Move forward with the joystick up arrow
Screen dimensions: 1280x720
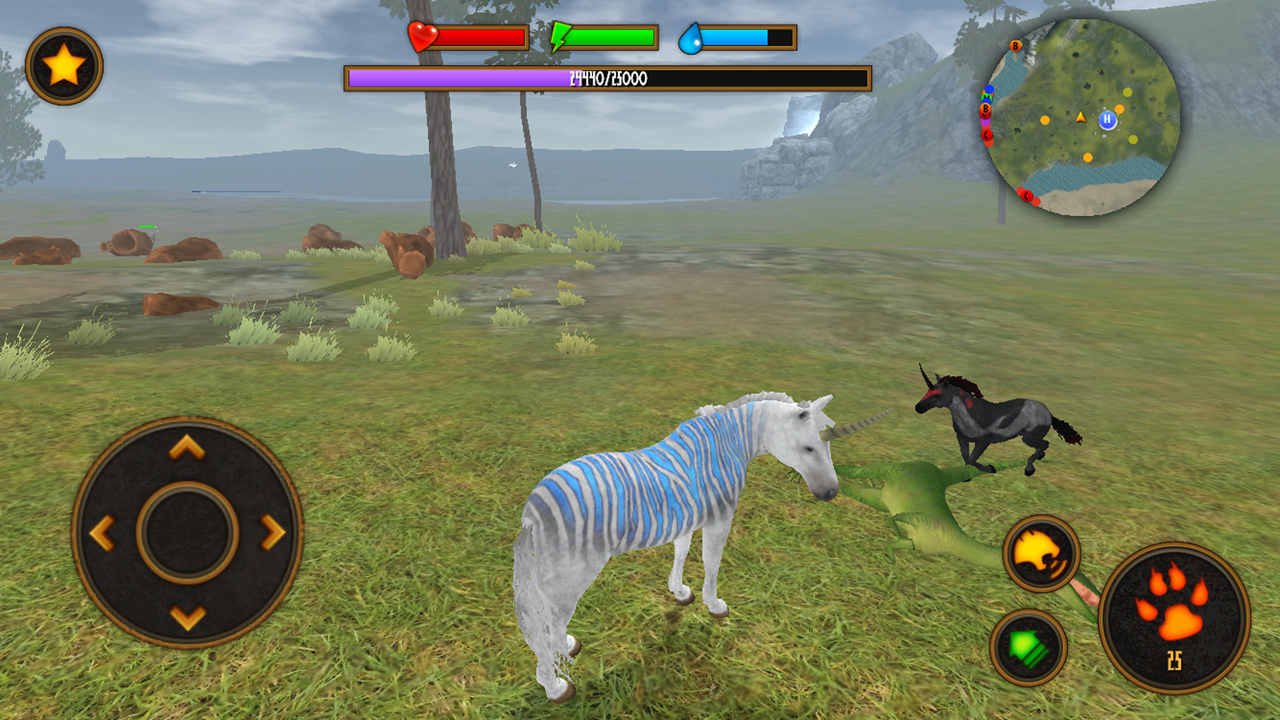pyautogui.click(x=187, y=447)
